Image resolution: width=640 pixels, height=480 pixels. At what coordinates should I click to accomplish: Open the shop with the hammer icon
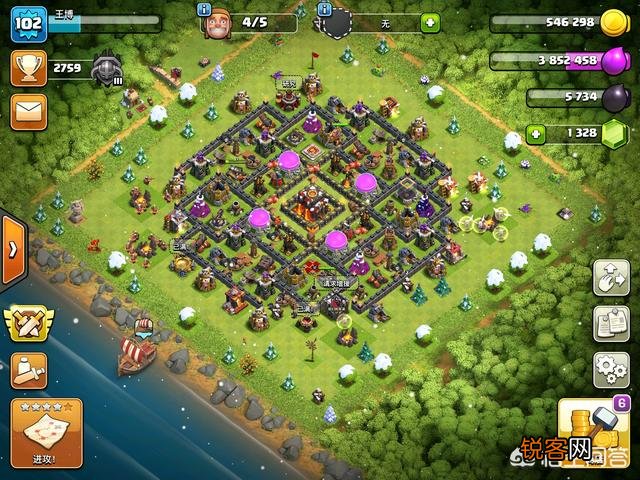(x=593, y=428)
